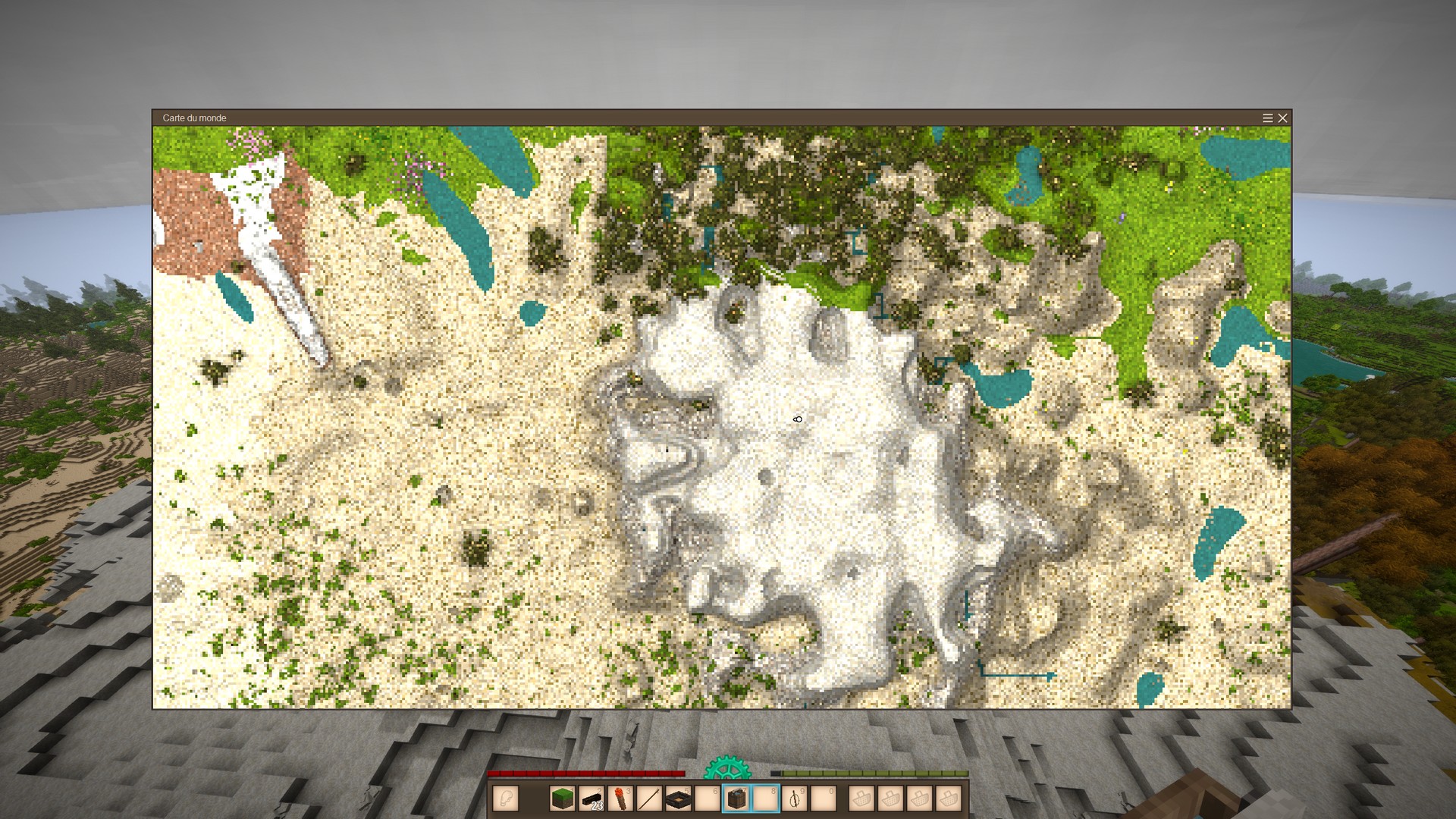
Task: Select the wooden bucket hotbar slot
Action: [736, 799]
